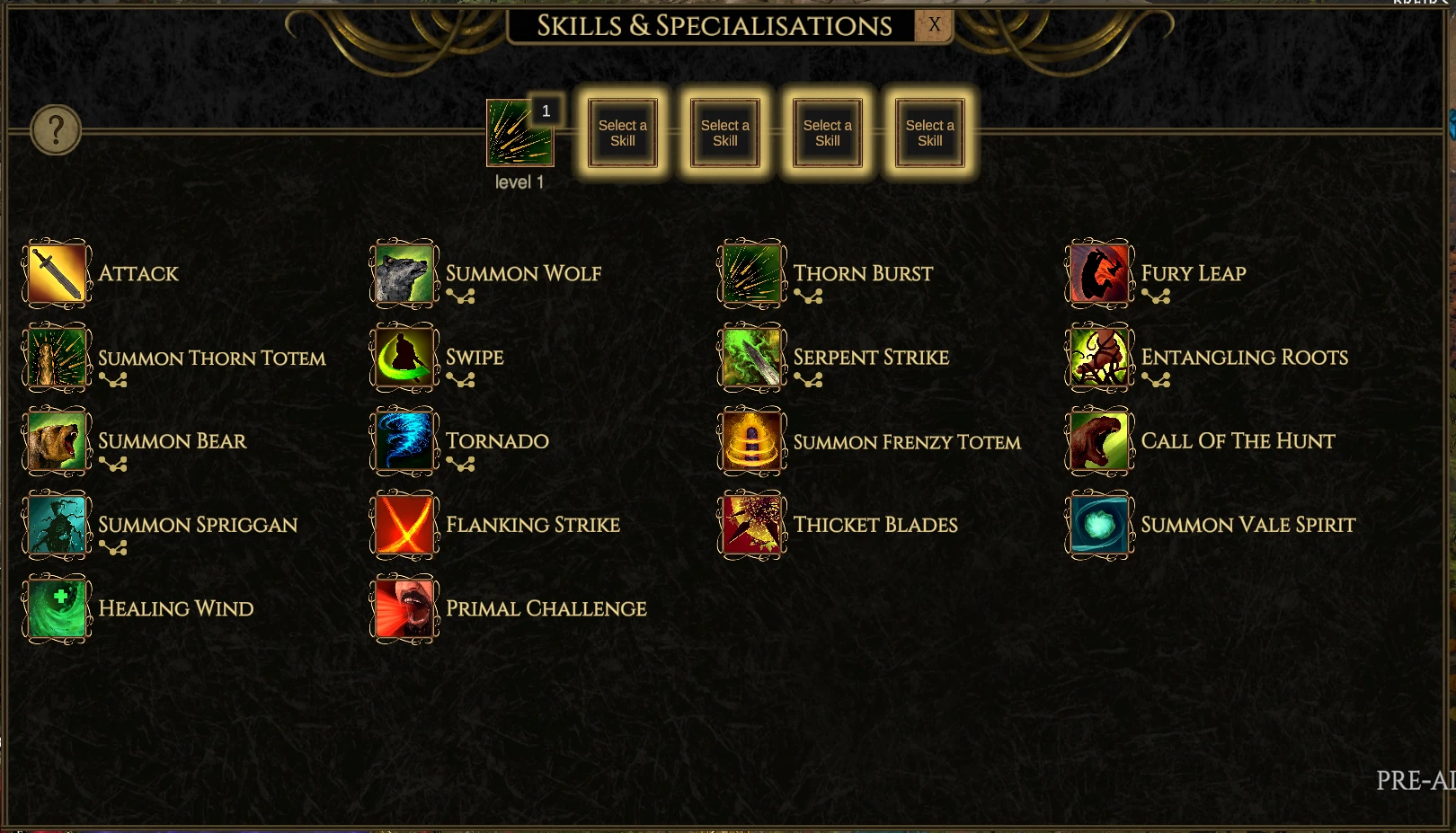Select the Primal Challenge skill
Screen dimensions: 1456x833
pyautogui.click(x=403, y=607)
